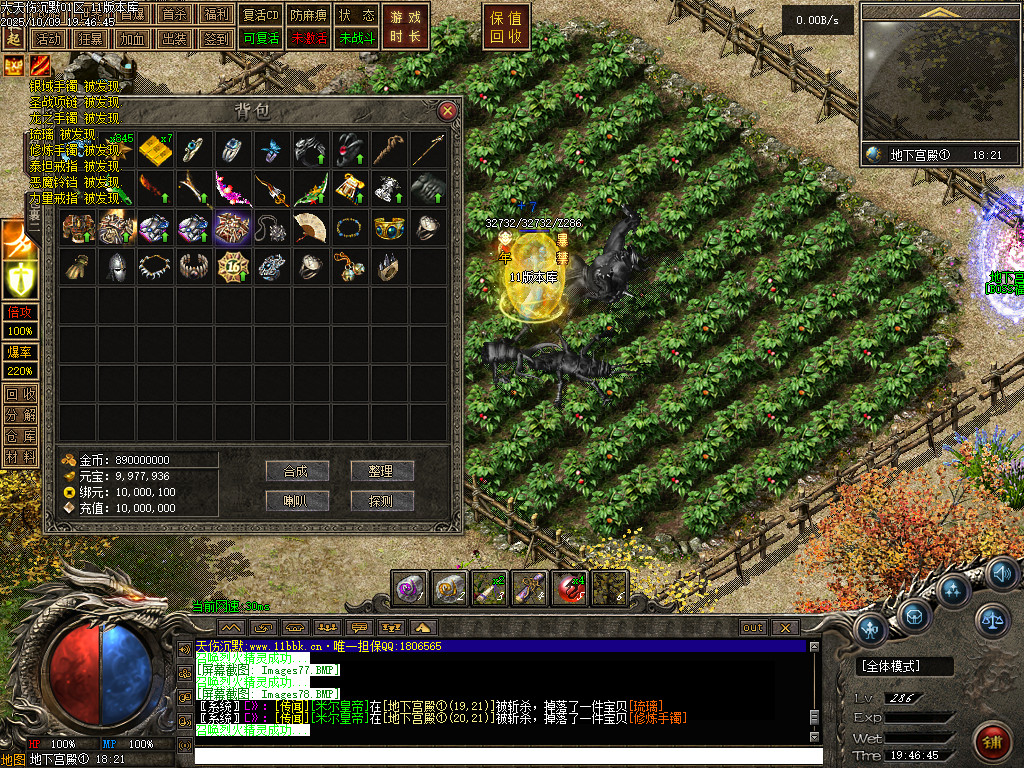The width and height of the screenshot is (1024, 768).
Task: Open the 福利 welfare menu
Action: (x=215, y=15)
